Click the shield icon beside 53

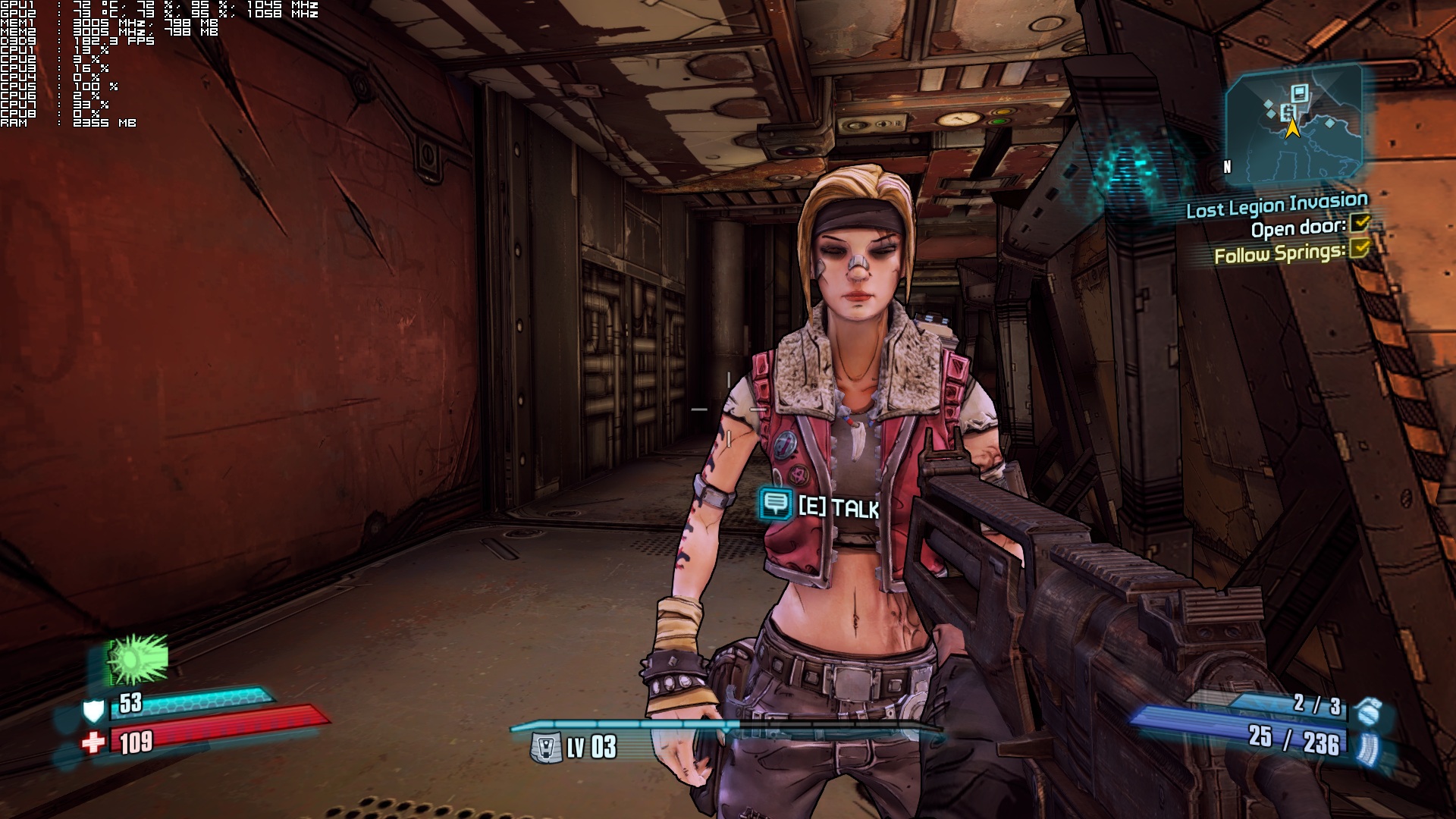[x=93, y=711]
